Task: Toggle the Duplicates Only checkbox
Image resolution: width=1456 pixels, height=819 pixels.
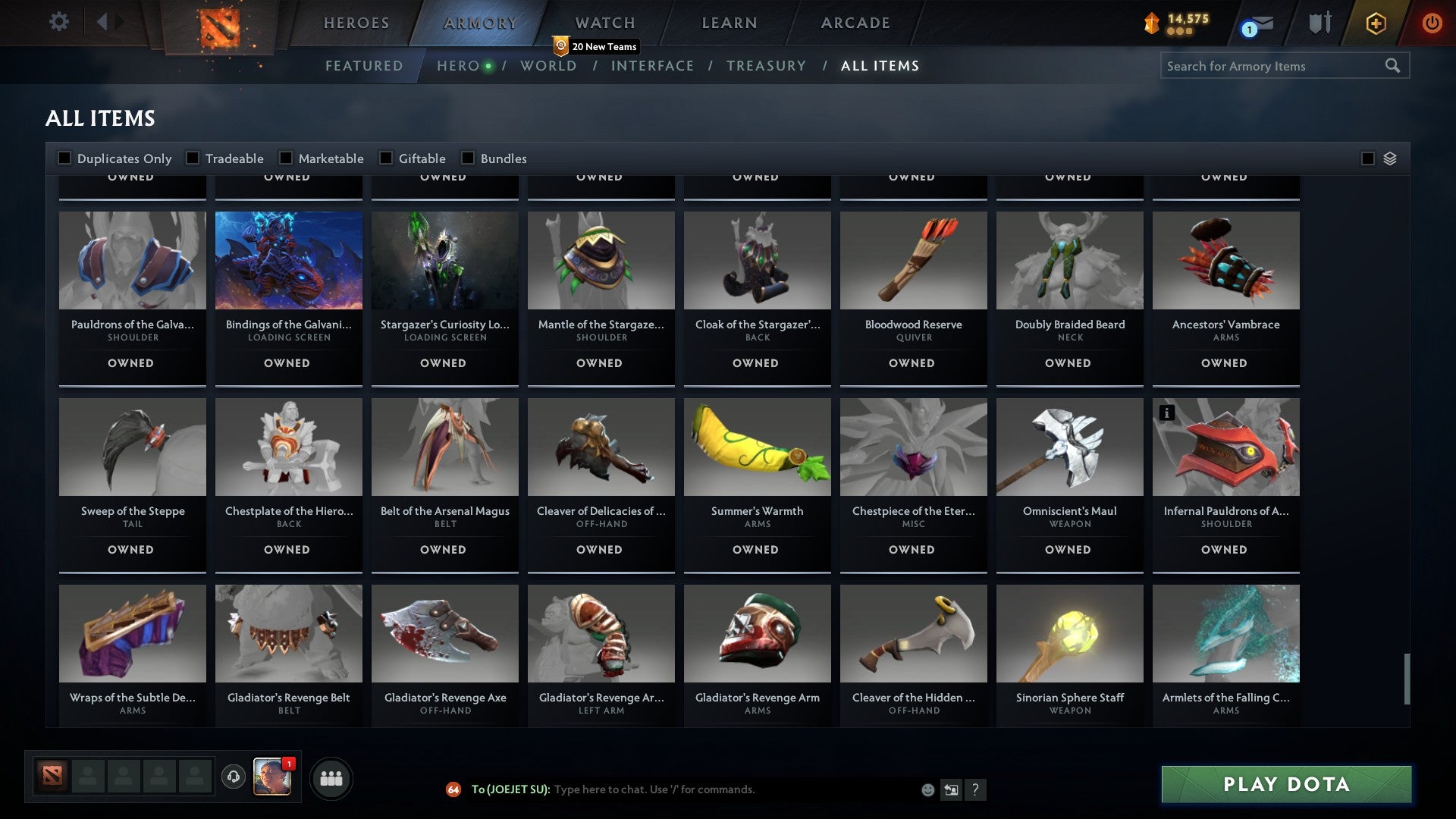Action: tap(65, 158)
